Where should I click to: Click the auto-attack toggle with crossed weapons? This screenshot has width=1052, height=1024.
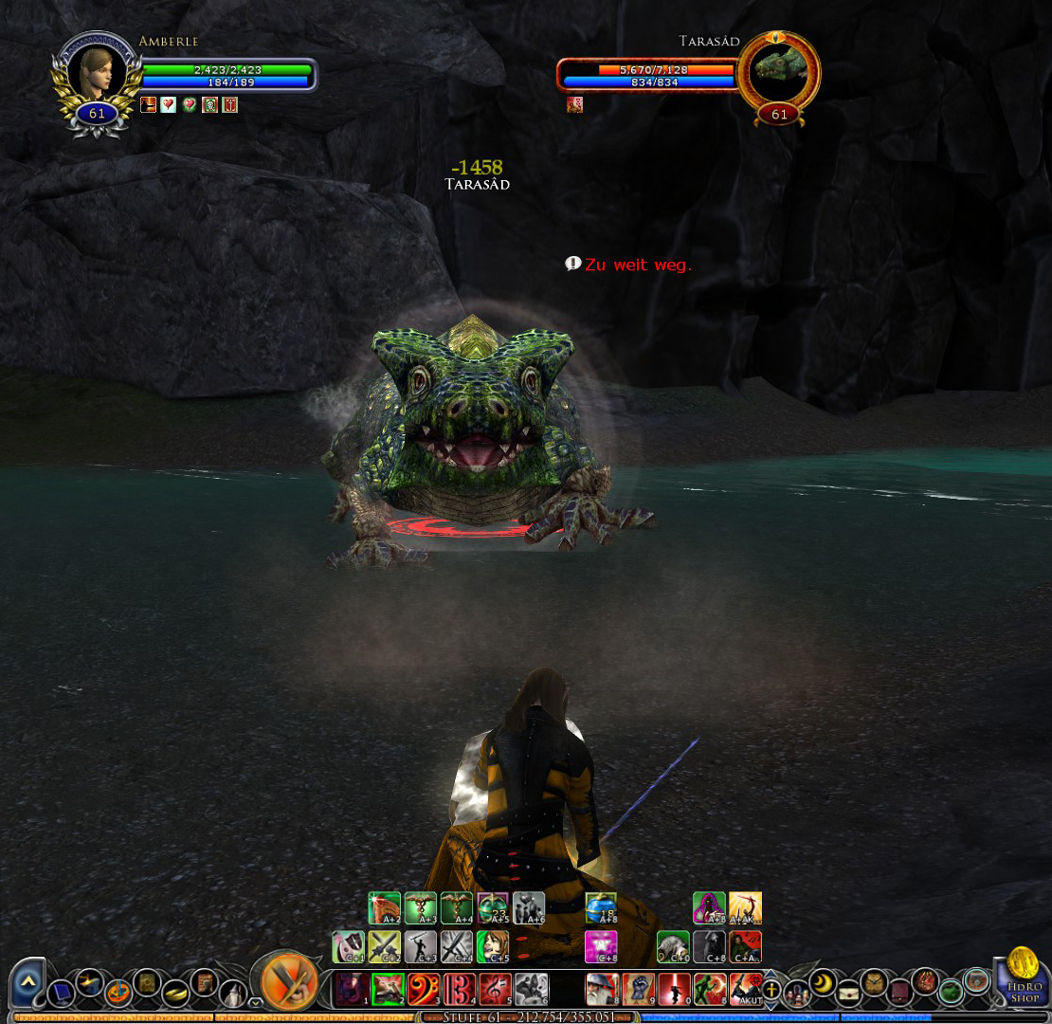coord(289,981)
